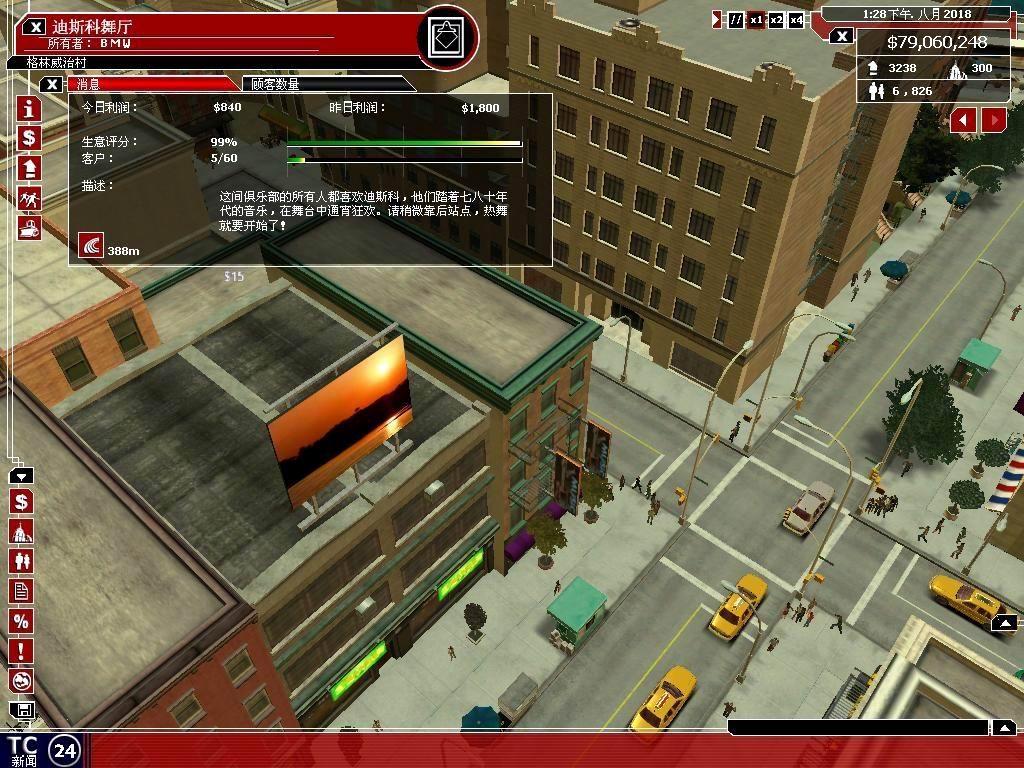Pause the game with the // button

point(737,20)
